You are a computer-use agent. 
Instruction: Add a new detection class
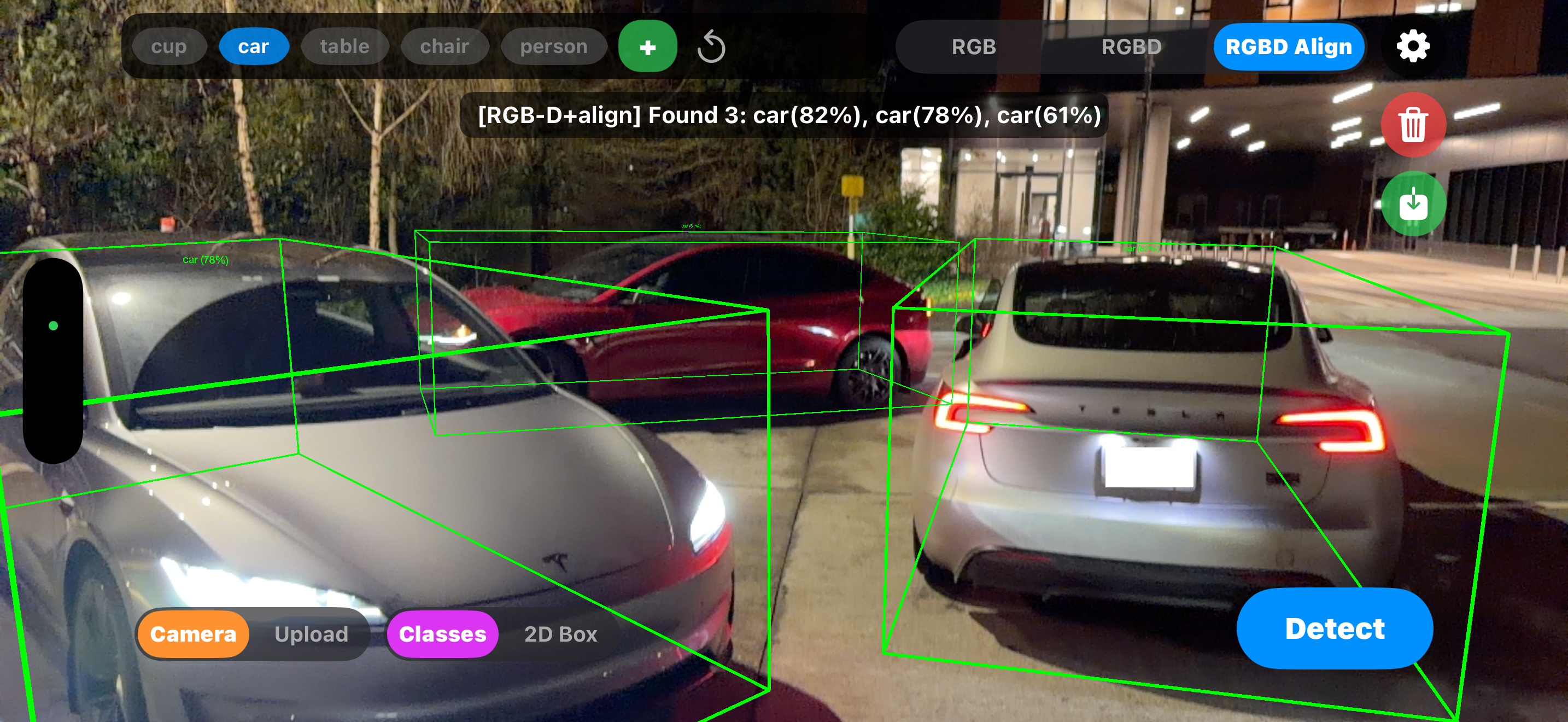[x=647, y=46]
